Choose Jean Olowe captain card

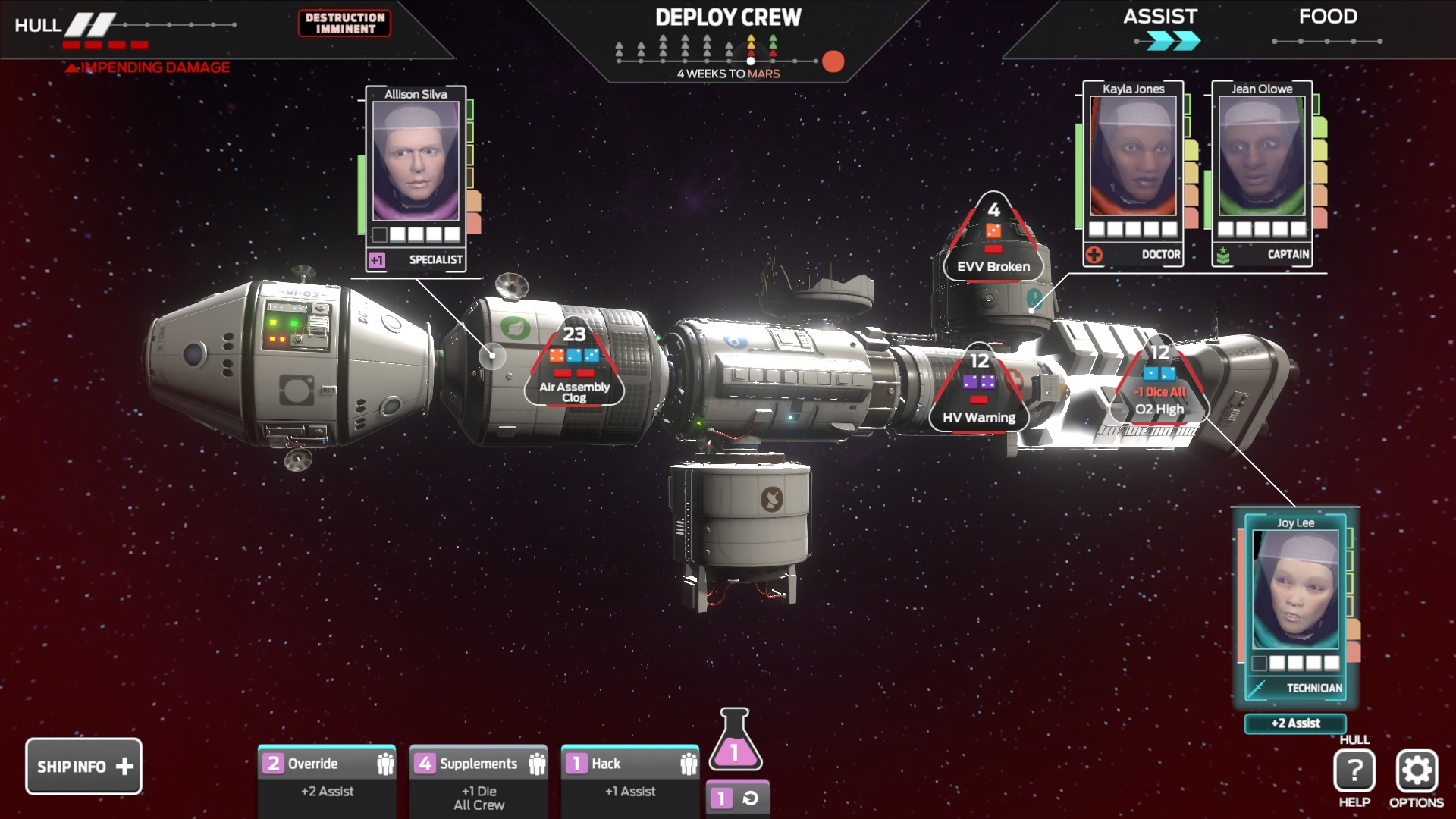[1262, 173]
